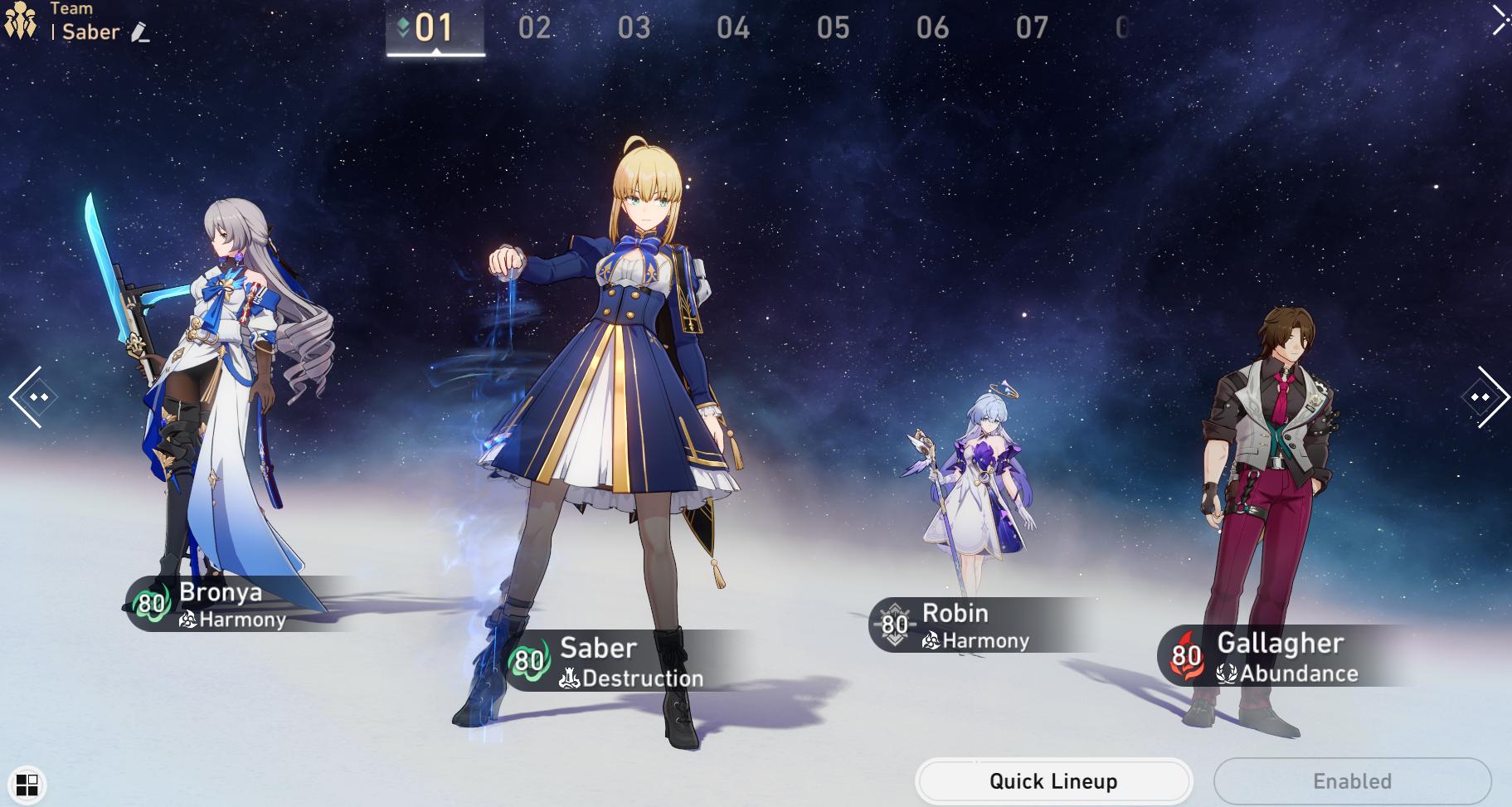Screen dimensions: 1512x807
Task: Open team lineup 05
Action: coord(833,28)
